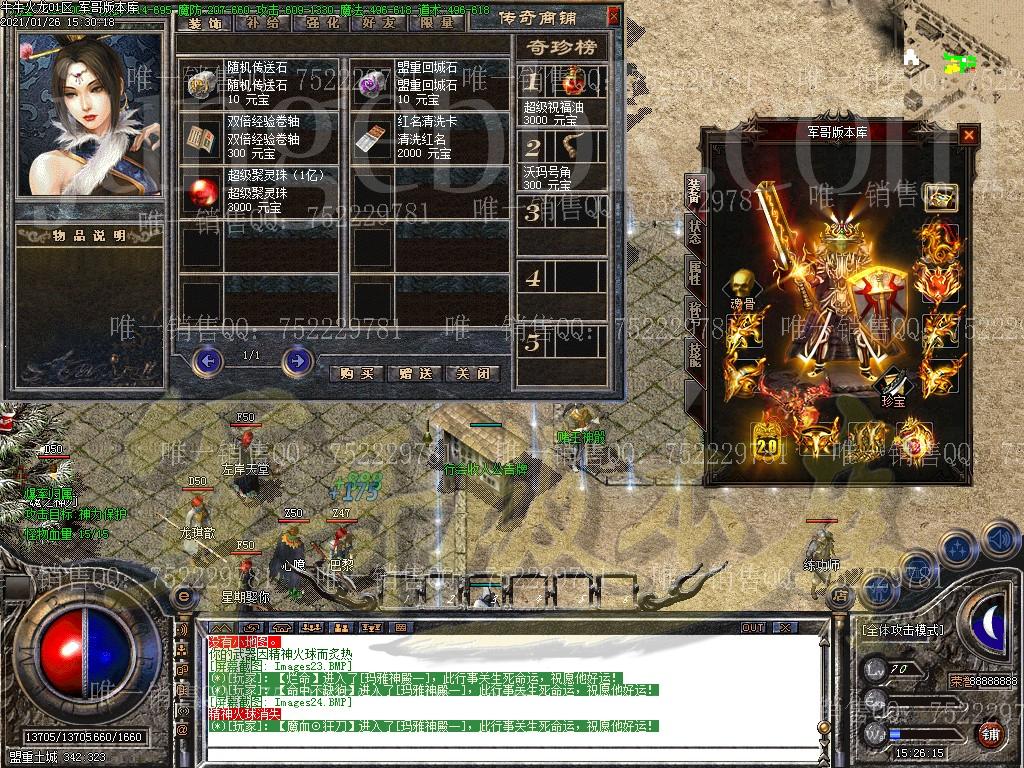Switch to the 补给 shop tab
This screenshot has height=768, width=1024.
pos(263,22)
